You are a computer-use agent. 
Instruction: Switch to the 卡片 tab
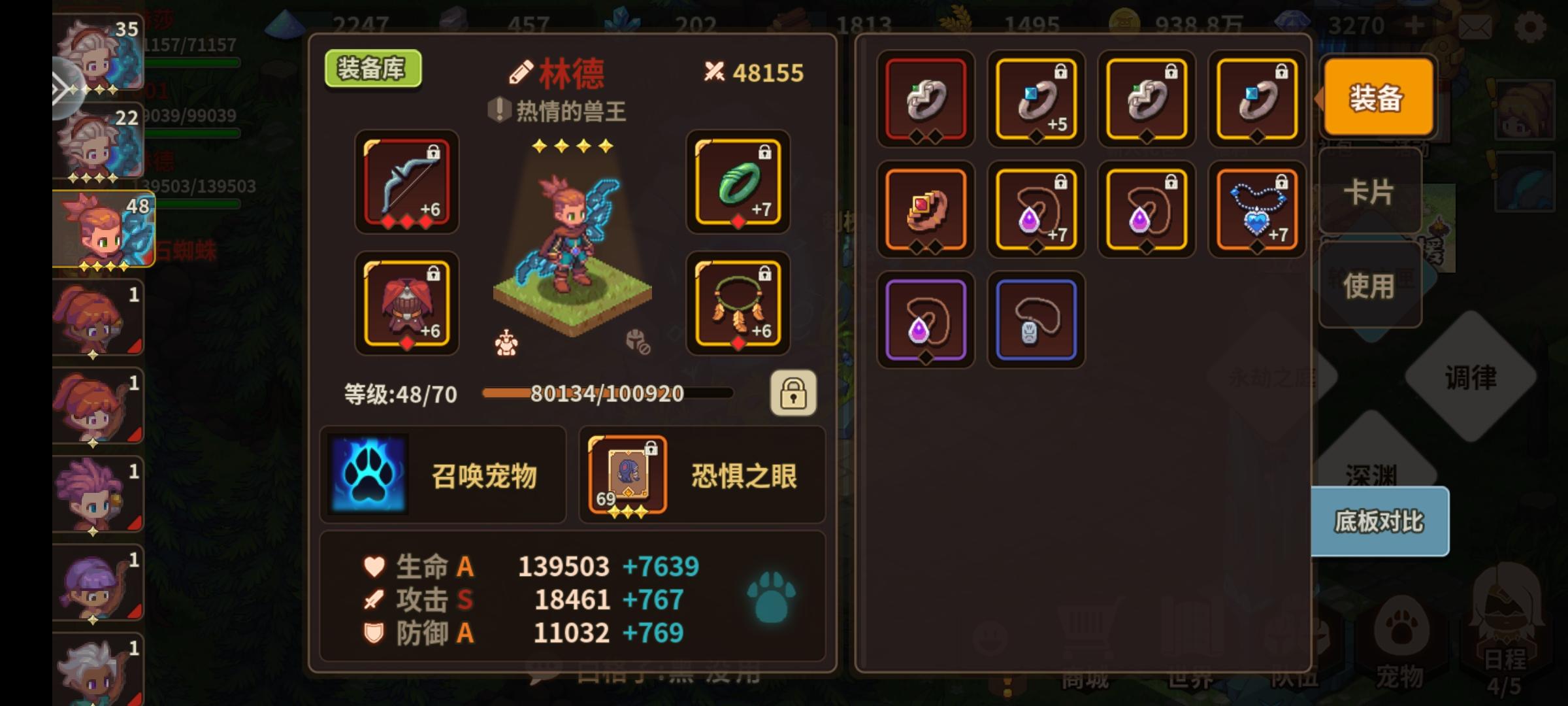(1370, 192)
